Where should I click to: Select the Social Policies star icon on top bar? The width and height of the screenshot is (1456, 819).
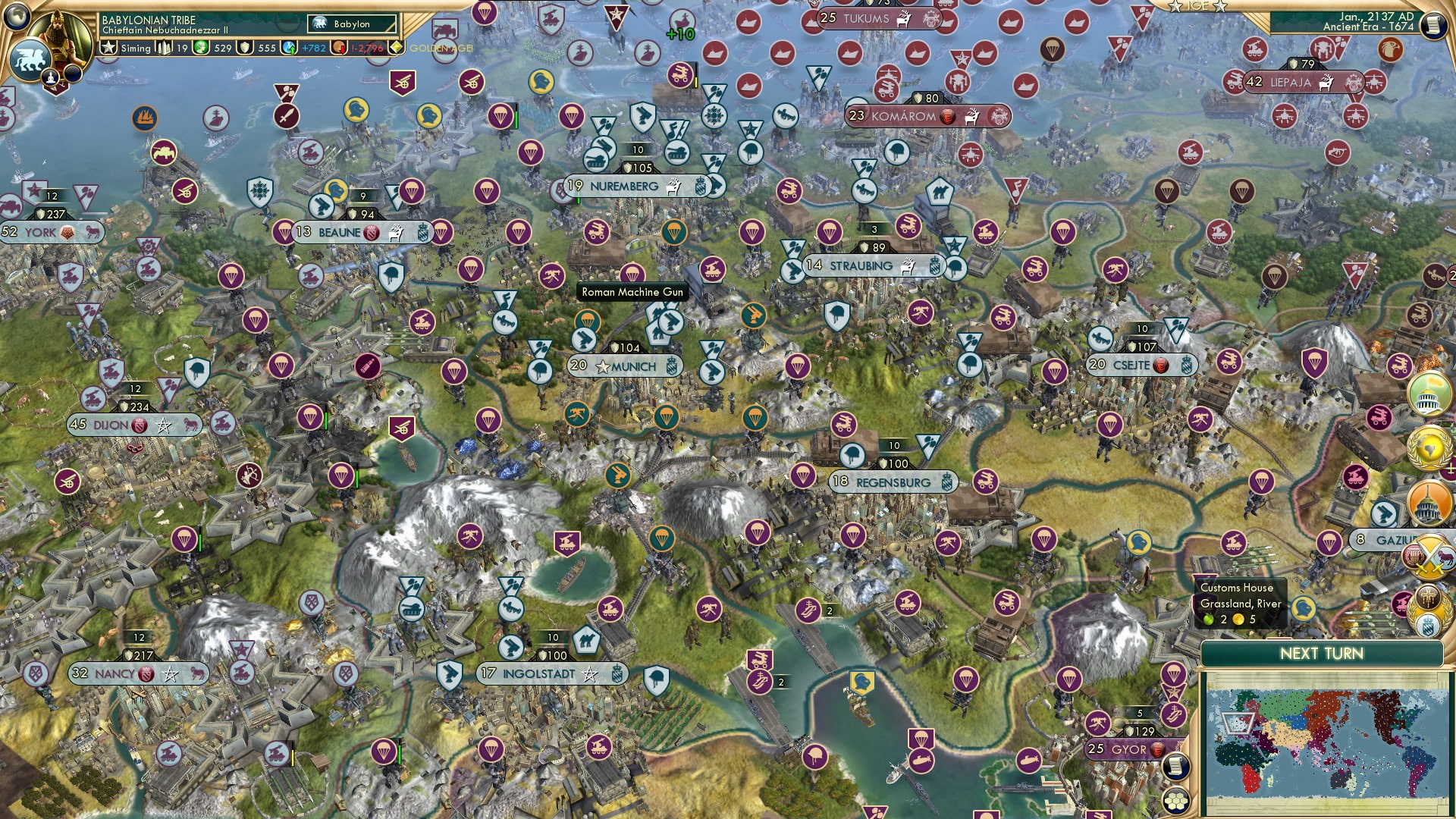(108, 47)
